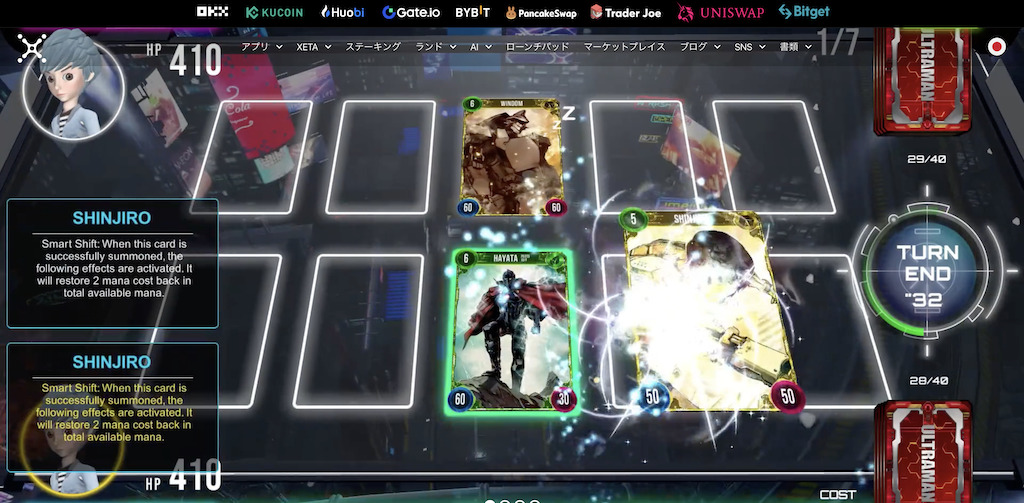The height and width of the screenshot is (503, 1024).
Task: Select the Hayata card on the board
Action: pos(512,332)
